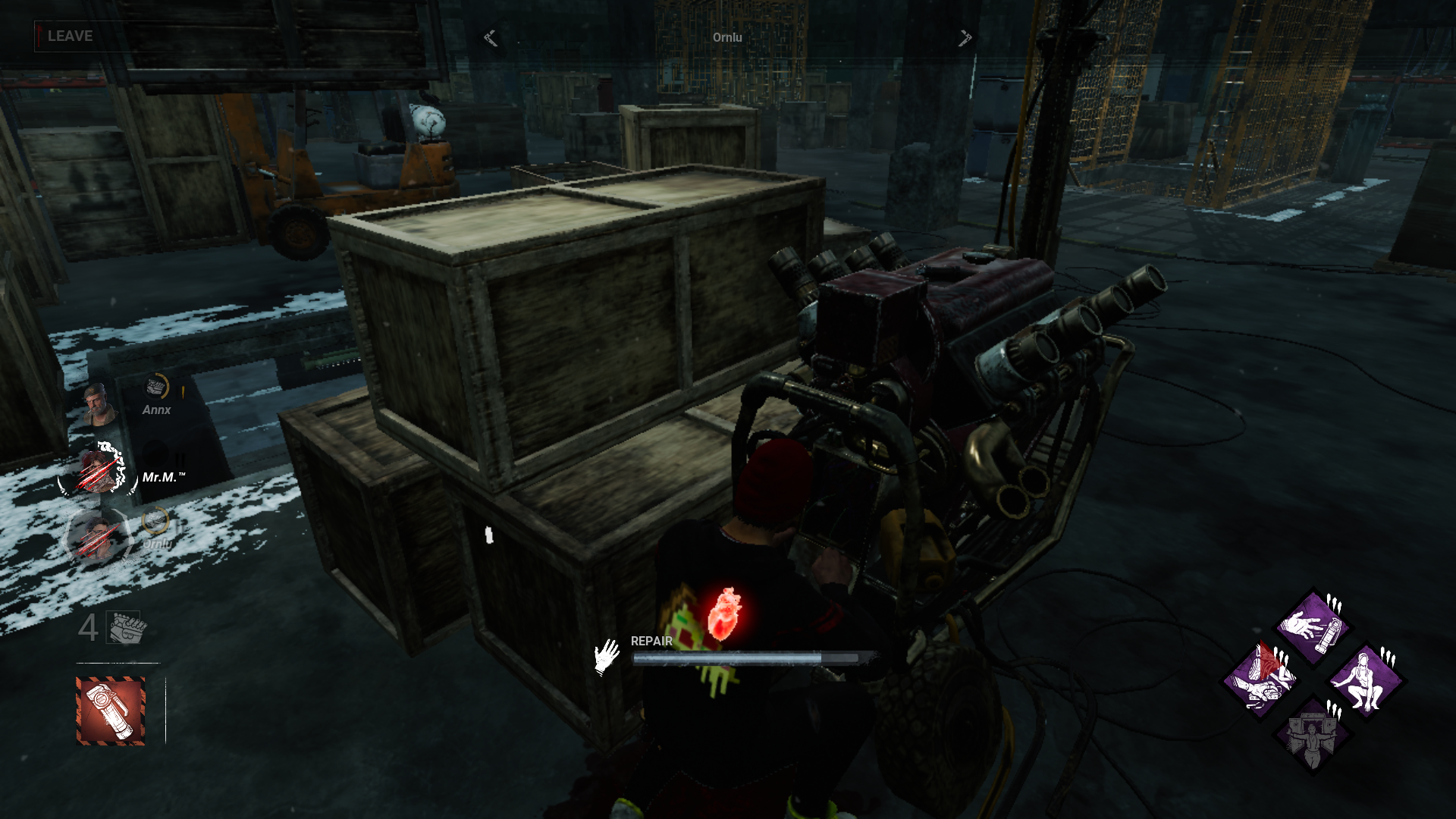Click the Ornlu name label at top
This screenshot has height=819, width=1456.
[726, 36]
